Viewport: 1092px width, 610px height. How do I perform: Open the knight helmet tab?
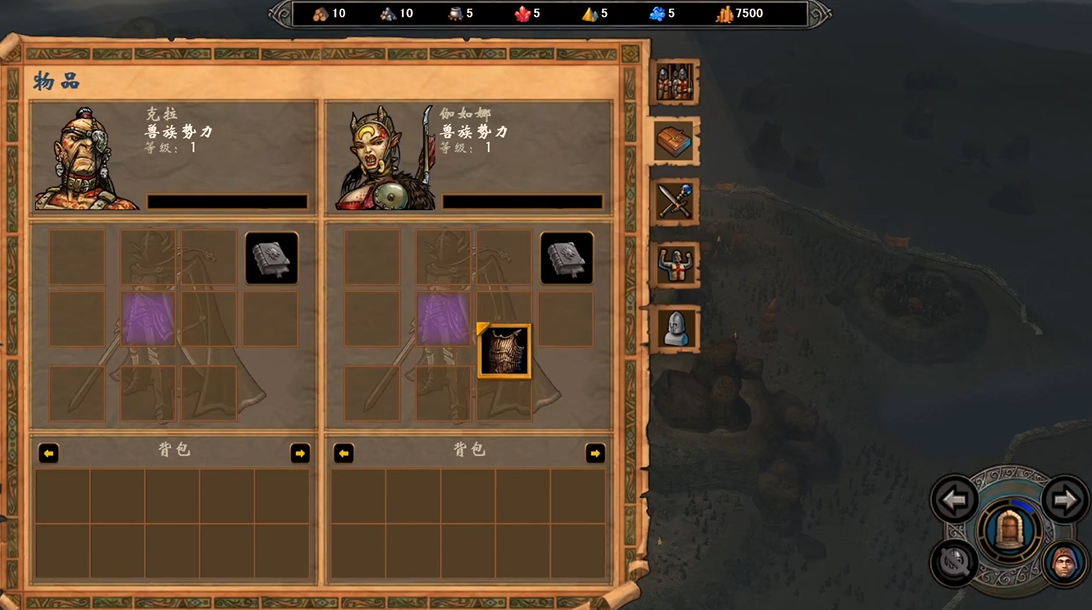[x=675, y=329]
